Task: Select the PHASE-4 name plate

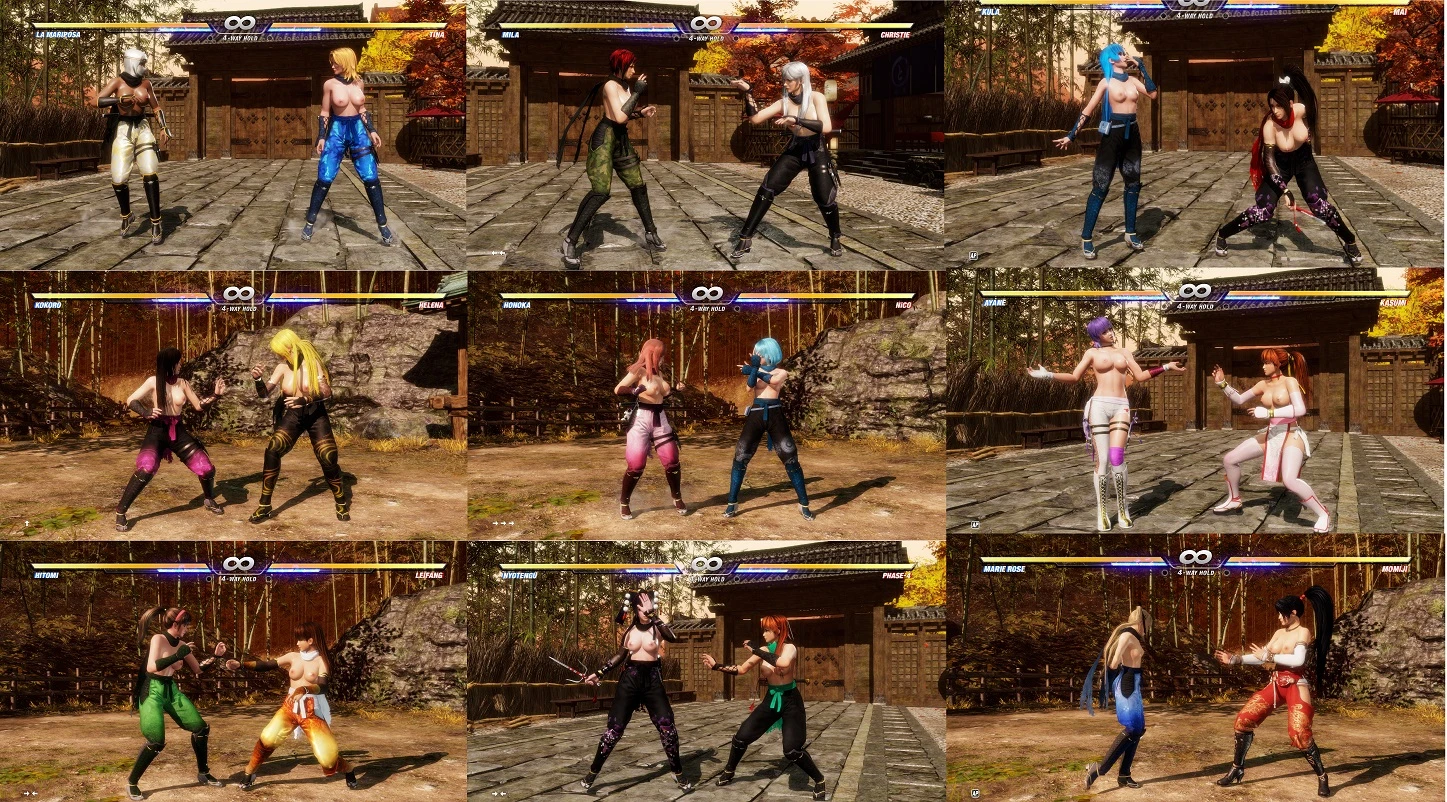Action: (x=899, y=575)
